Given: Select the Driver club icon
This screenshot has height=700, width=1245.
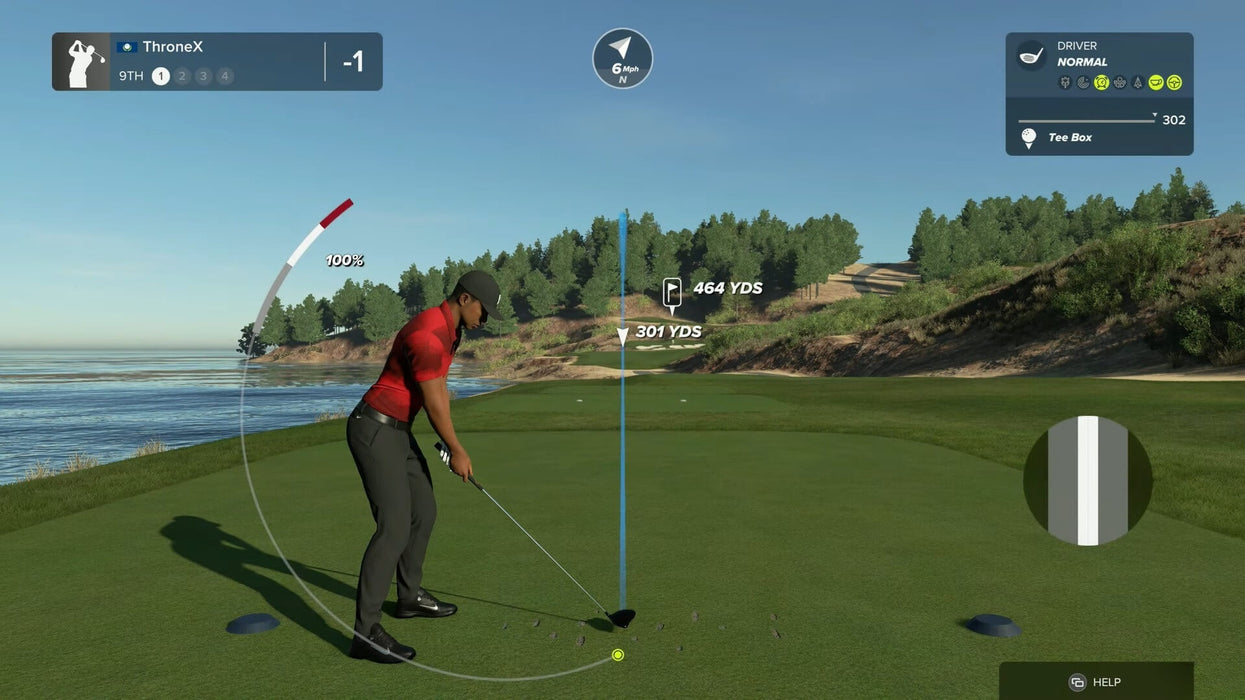Looking at the screenshot, I should click(1031, 54).
